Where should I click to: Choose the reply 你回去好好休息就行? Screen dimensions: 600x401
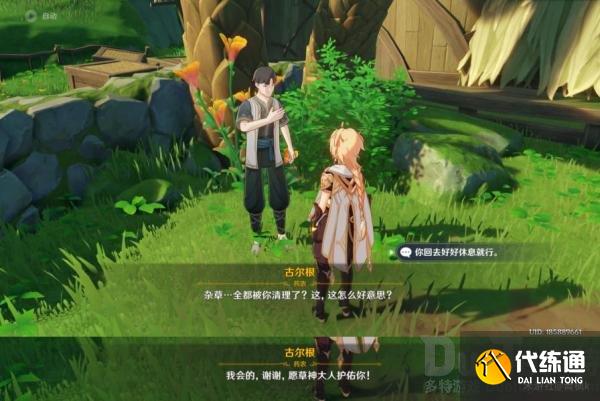coord(455,253)
